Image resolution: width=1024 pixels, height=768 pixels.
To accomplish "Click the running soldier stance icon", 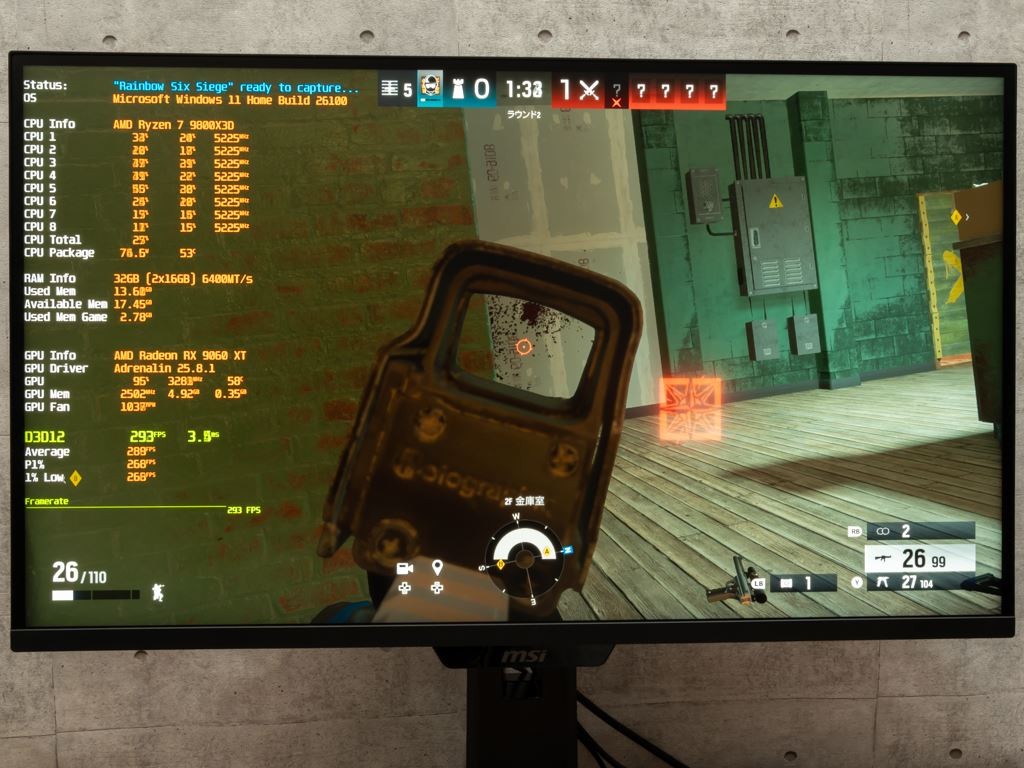I will coord(157,592).
